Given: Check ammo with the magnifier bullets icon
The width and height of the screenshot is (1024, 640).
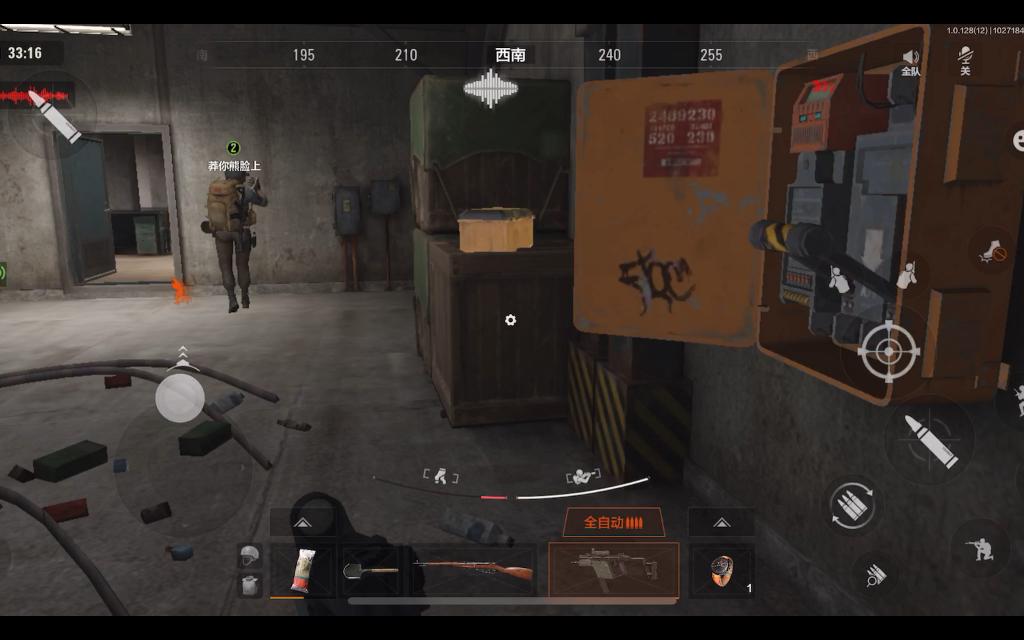Looking at the screenshot, I should click(x=877, y=575).
